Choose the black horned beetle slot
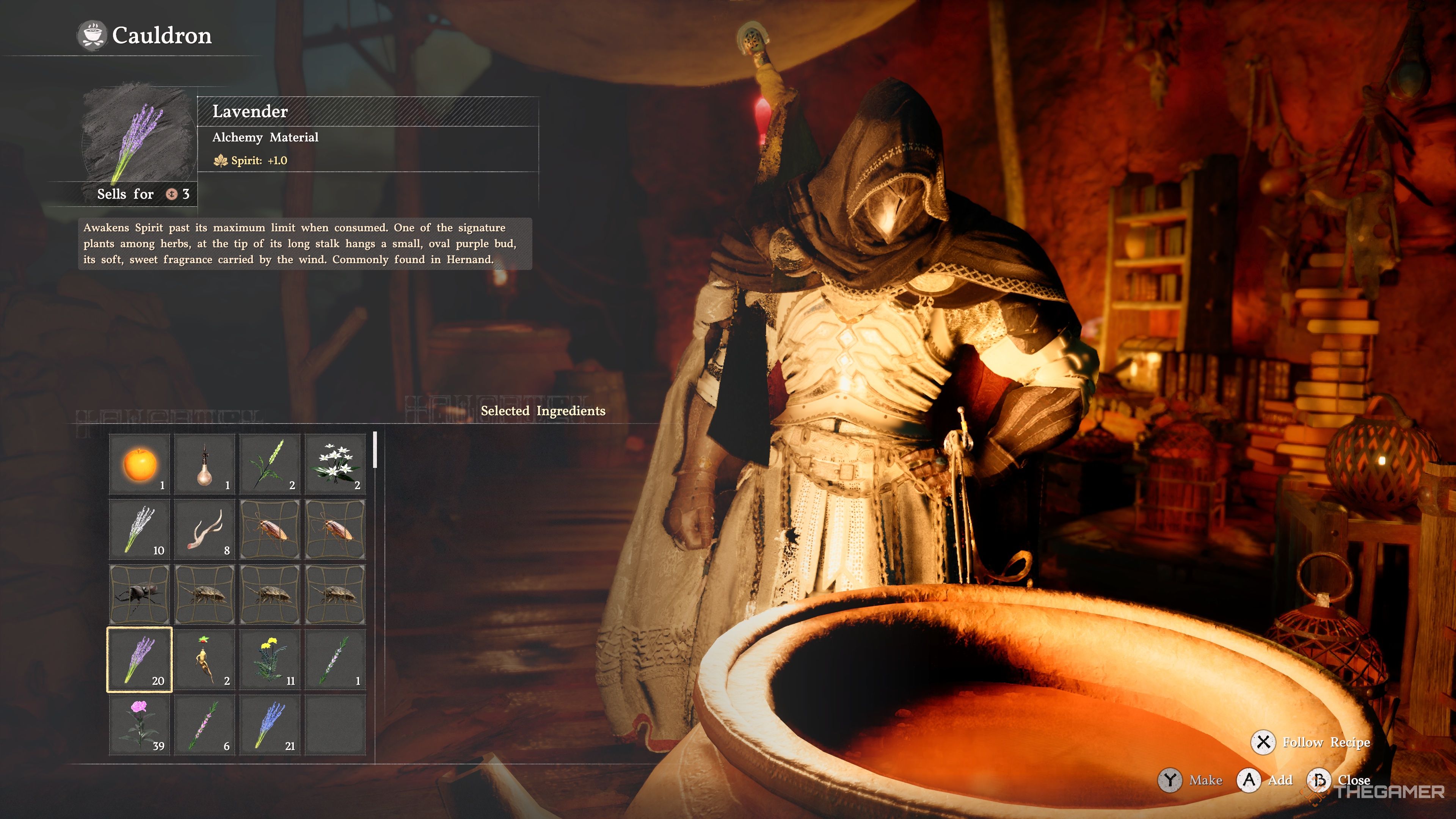The width and height of the screenshot is (1456, 819). point(140,595)
